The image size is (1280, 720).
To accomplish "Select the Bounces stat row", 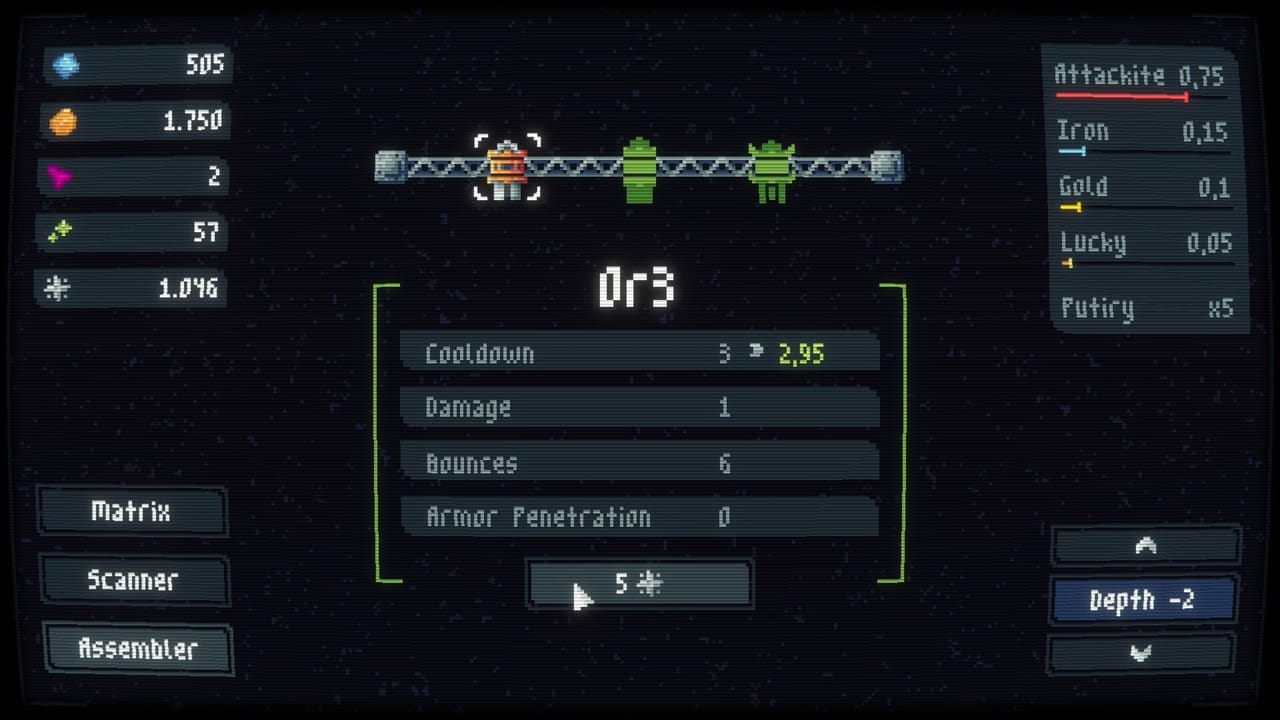I will pos(640,462).
